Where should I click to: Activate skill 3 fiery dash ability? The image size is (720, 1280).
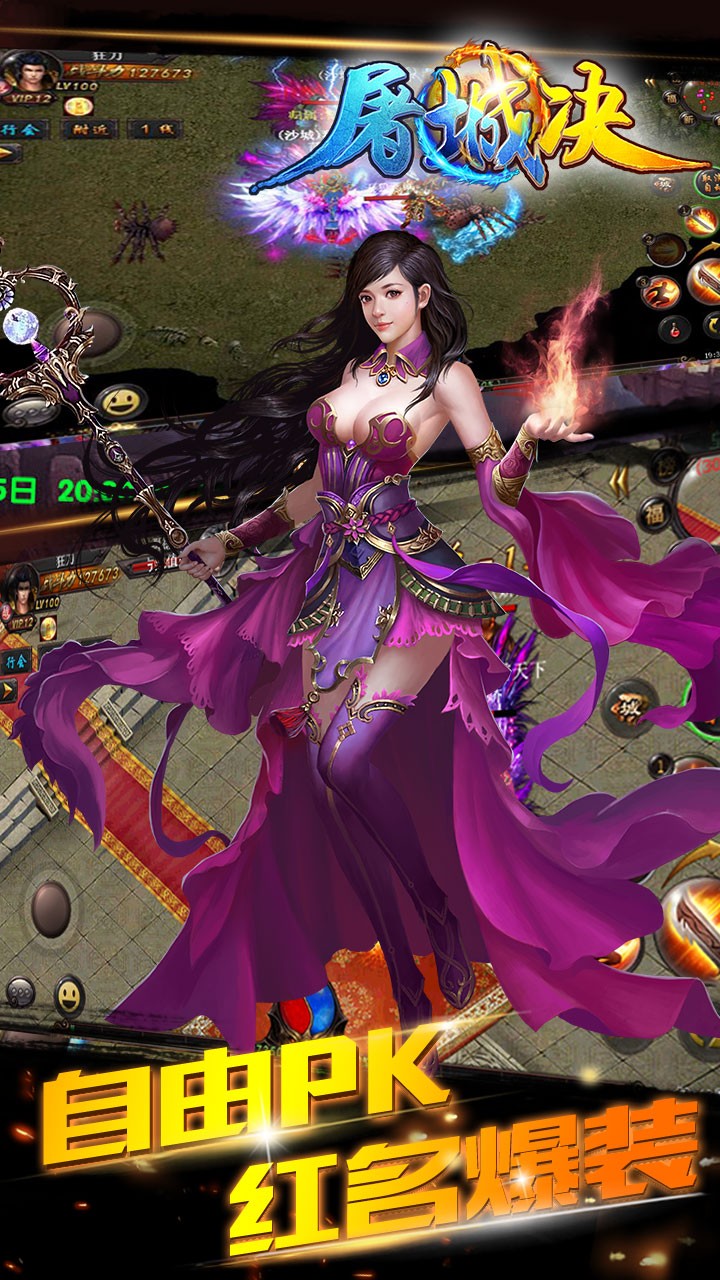[662, 290]
